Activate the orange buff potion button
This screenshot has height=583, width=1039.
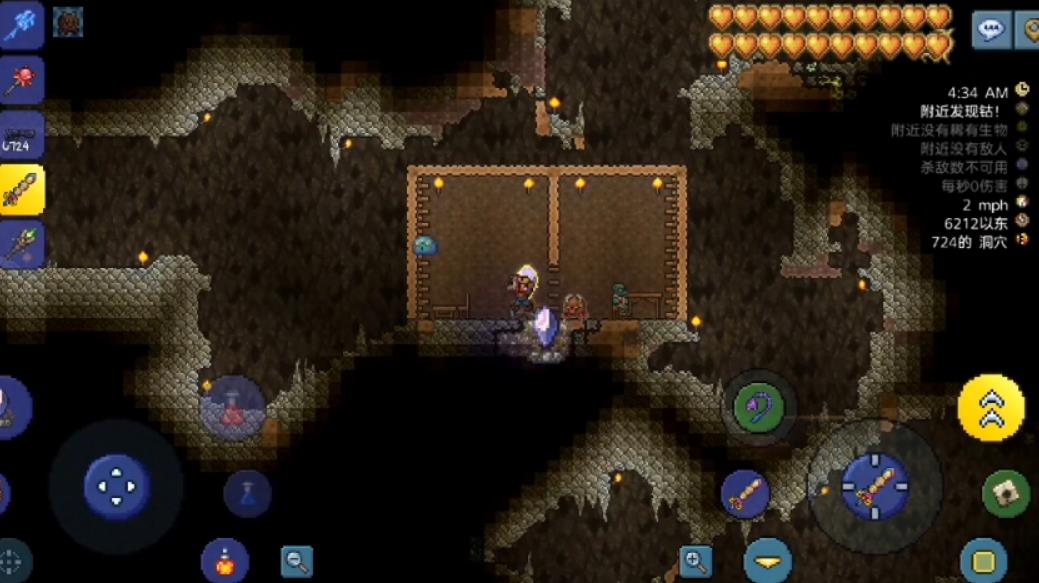pyautogui.click(x=224, y=560)
